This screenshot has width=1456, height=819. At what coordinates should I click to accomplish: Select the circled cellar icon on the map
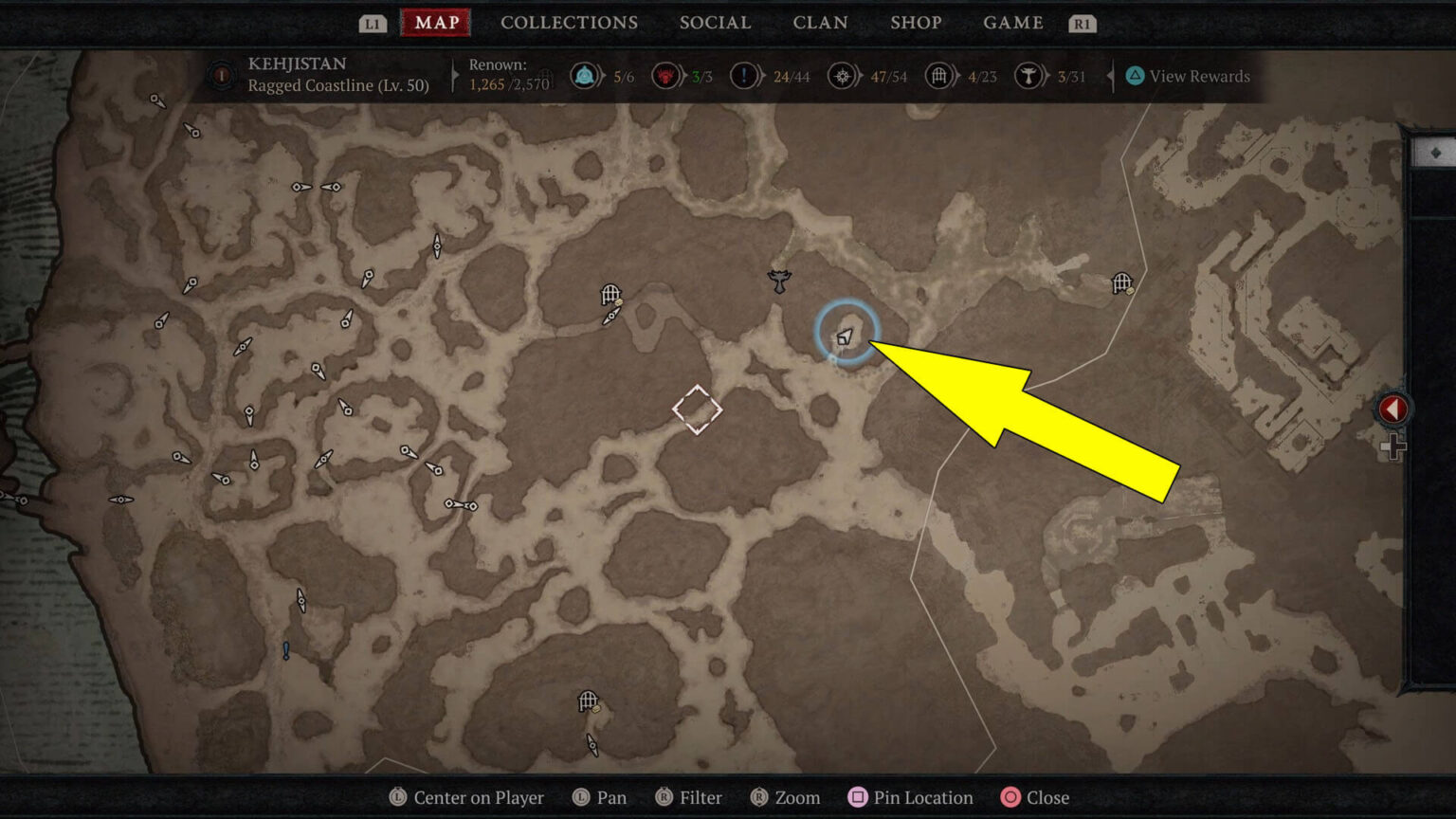pos(846,335)
